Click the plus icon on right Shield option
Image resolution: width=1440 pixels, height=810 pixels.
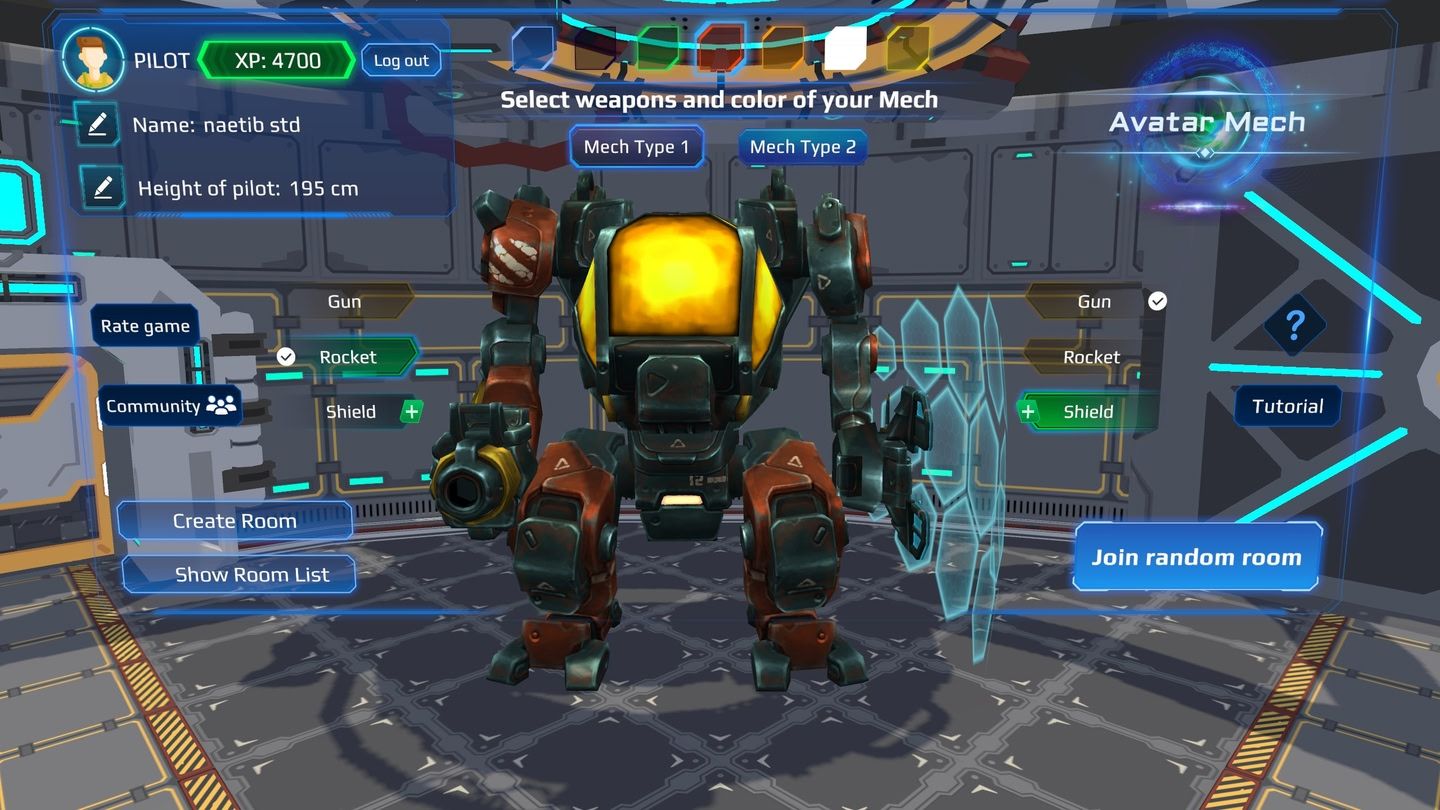[1028, 411]
